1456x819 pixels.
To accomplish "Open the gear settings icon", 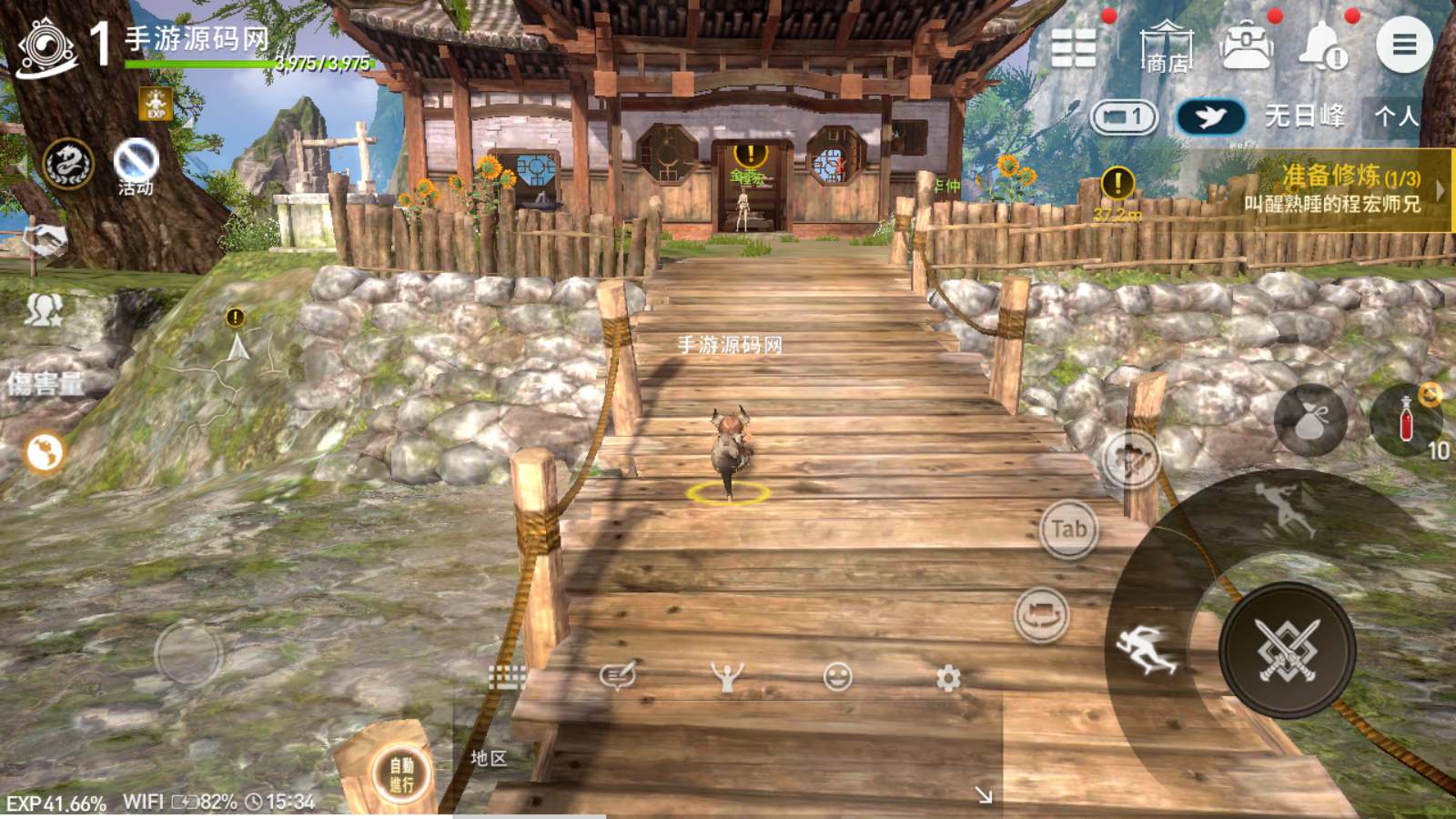I will coord(948,678).
